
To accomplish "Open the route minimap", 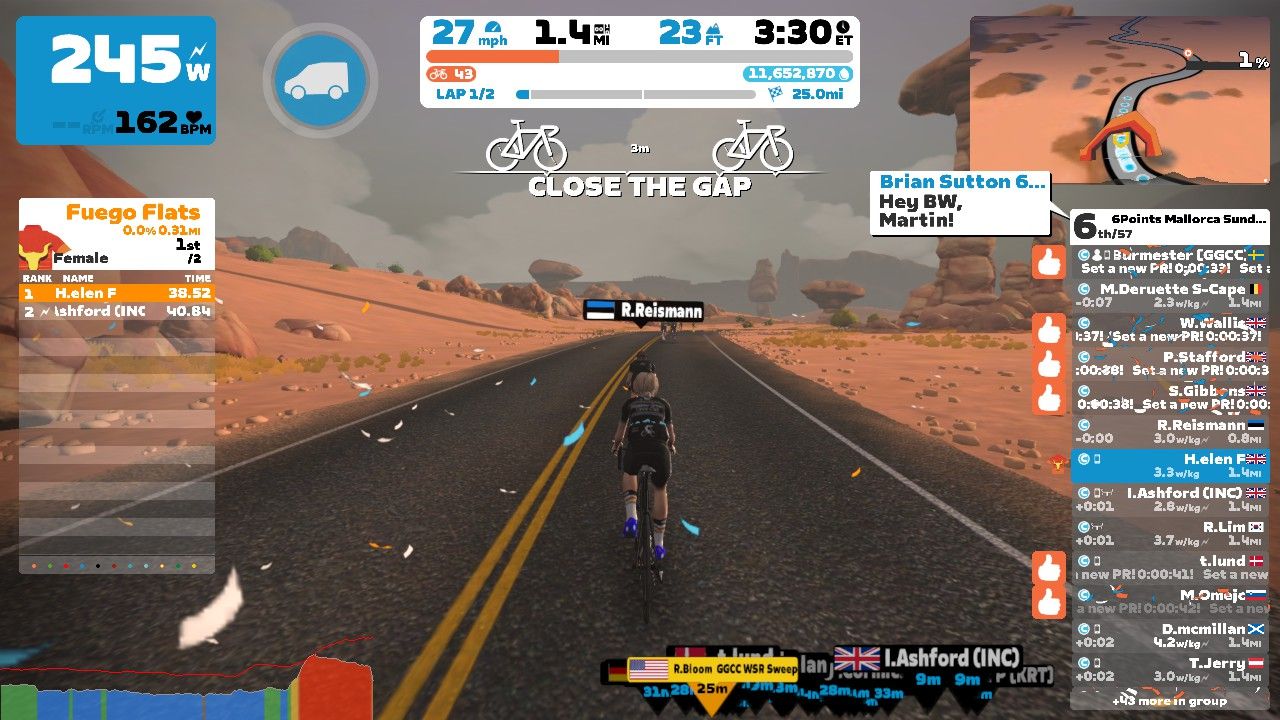I will tap(1120, 100).
